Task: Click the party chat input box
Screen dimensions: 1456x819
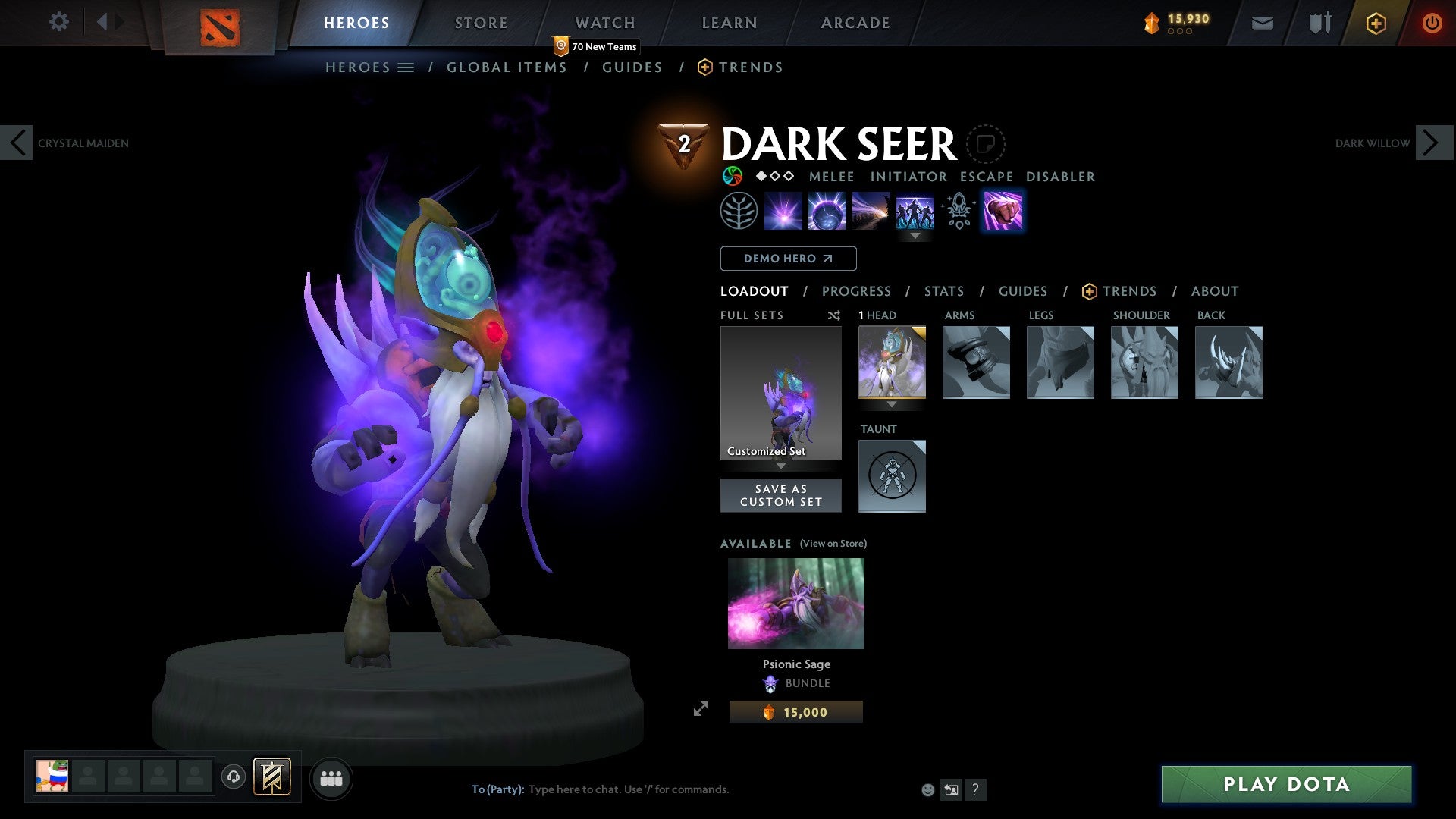Action: click(x=682, y=789)
